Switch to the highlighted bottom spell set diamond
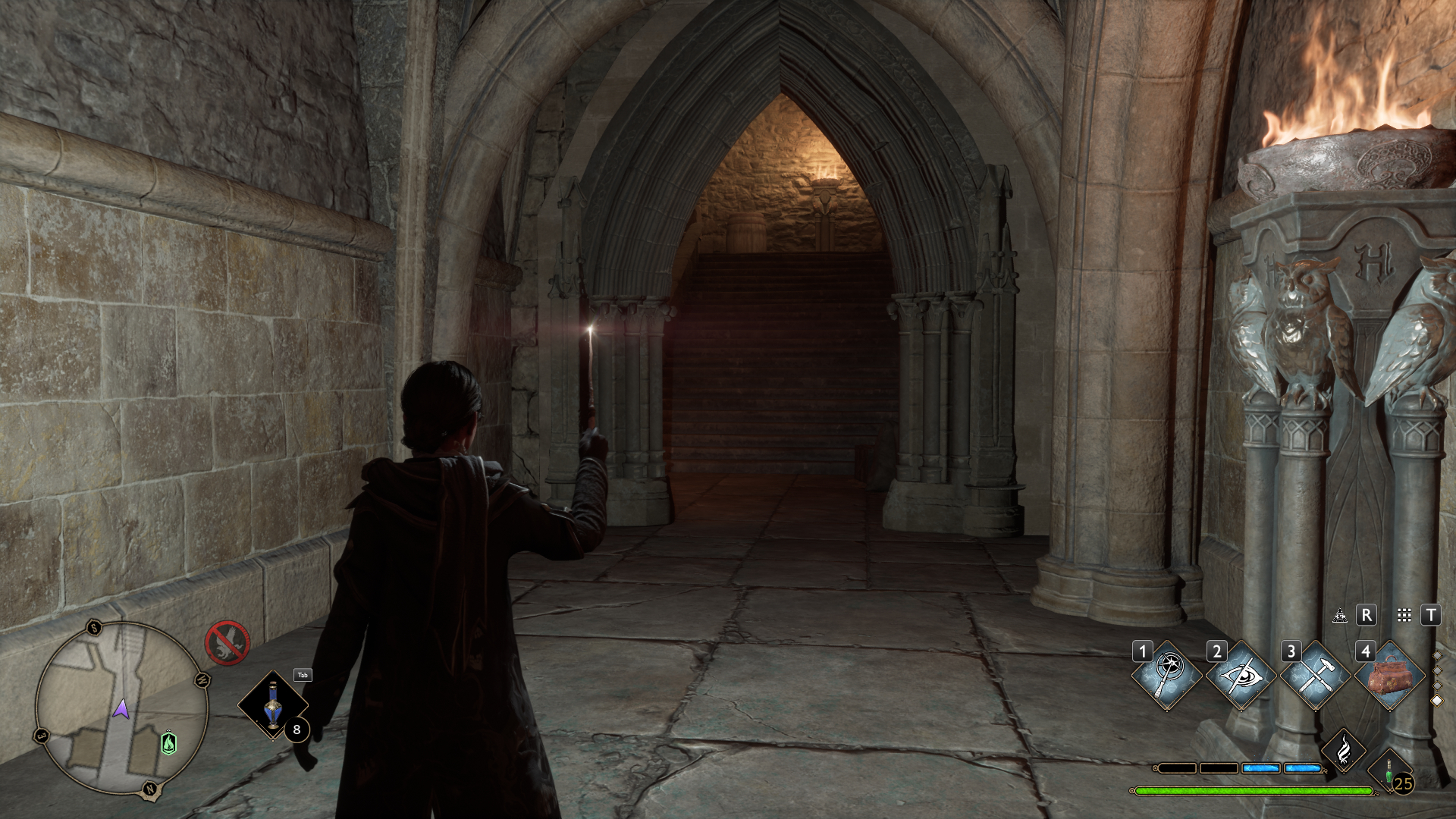Screen dimensions: 1456x819 (x=1436, y=701)
